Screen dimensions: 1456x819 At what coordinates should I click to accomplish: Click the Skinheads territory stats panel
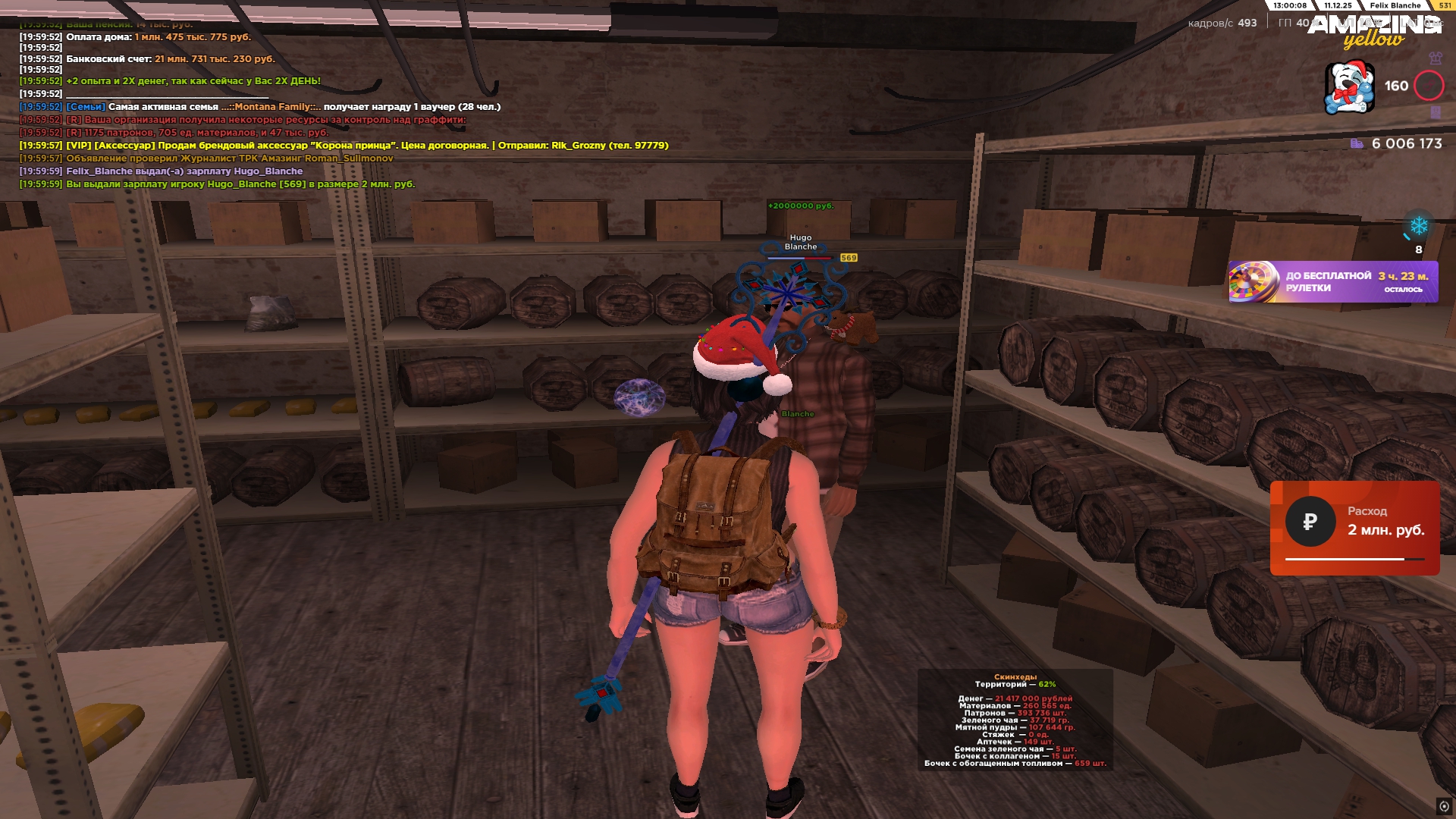point(1015,720)
